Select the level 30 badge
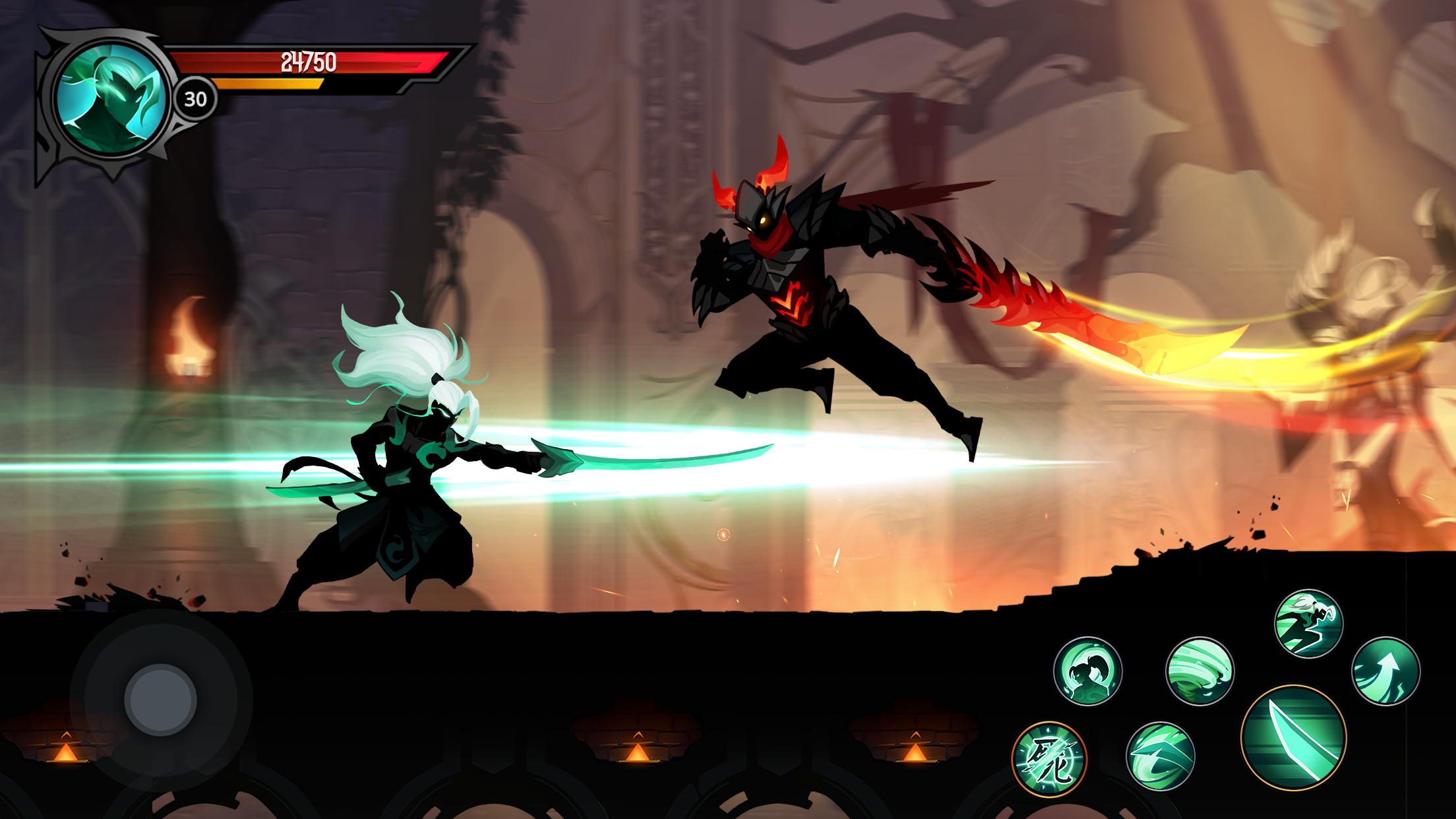The width and height of the screenshot is (1456, 819). point(195,98)
